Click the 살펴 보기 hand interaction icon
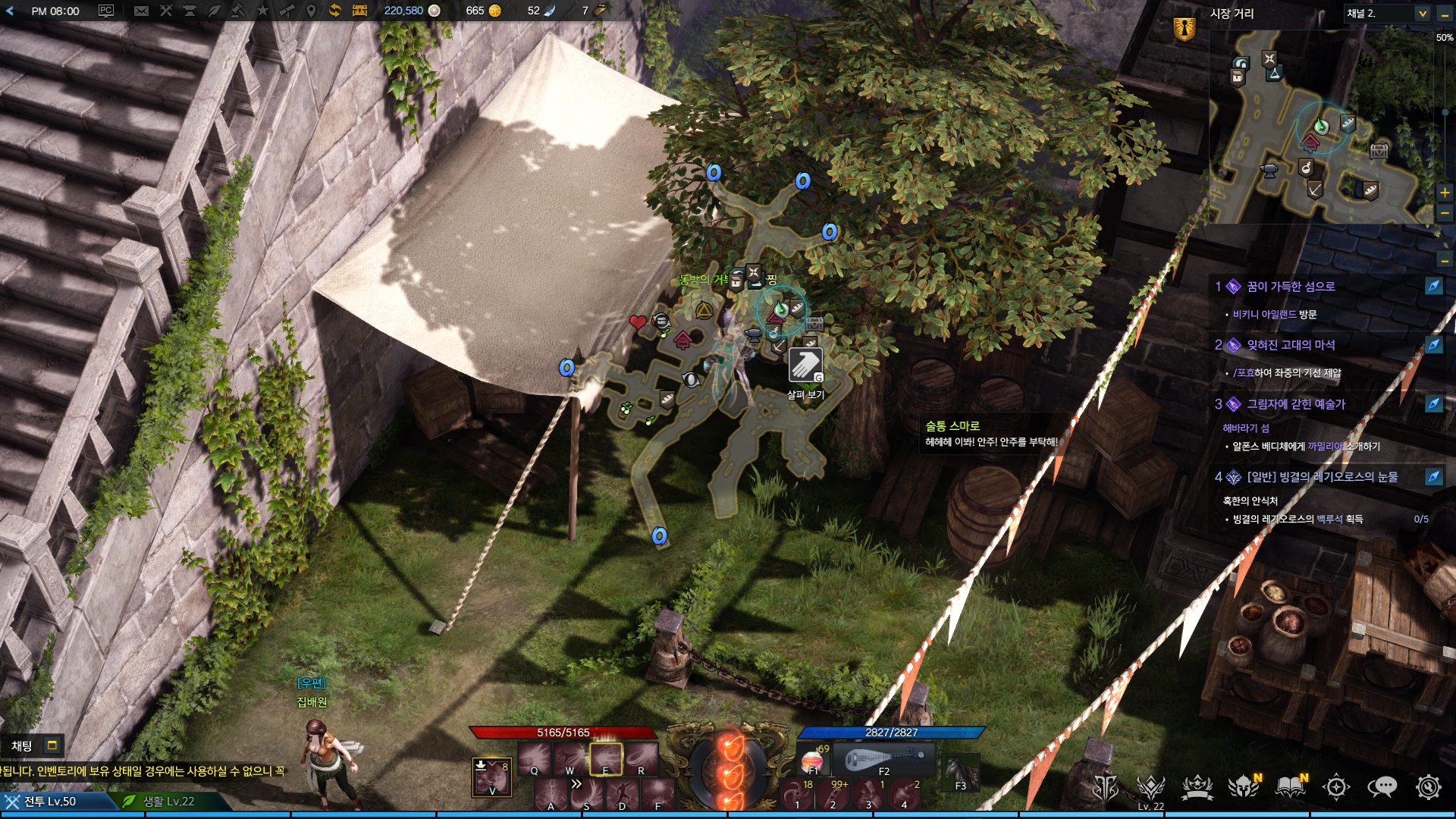This screenshot has height=819, width=1456. [805, 366]
